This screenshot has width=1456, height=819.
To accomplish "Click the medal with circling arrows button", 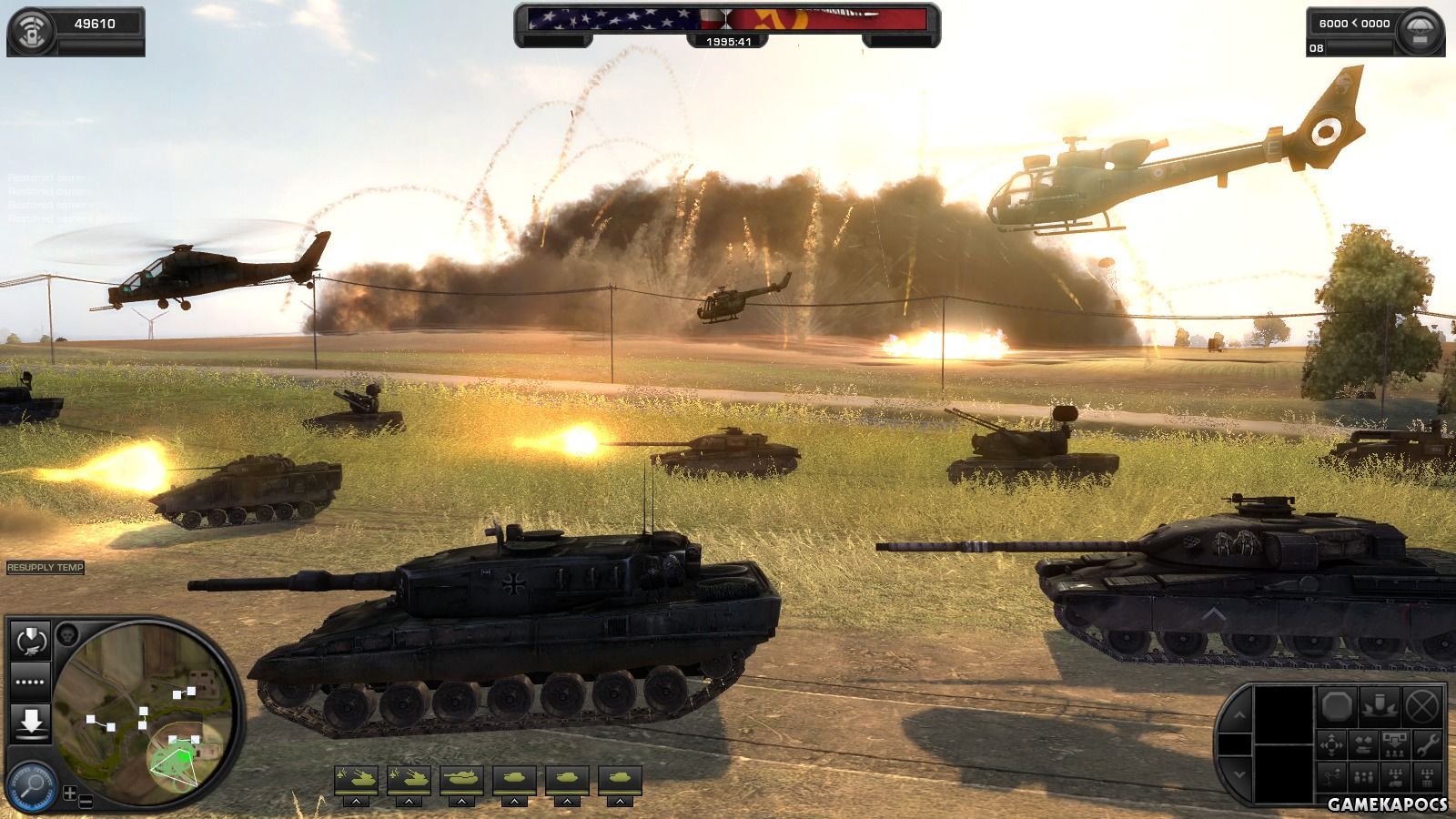I will (x=30, y=641).
